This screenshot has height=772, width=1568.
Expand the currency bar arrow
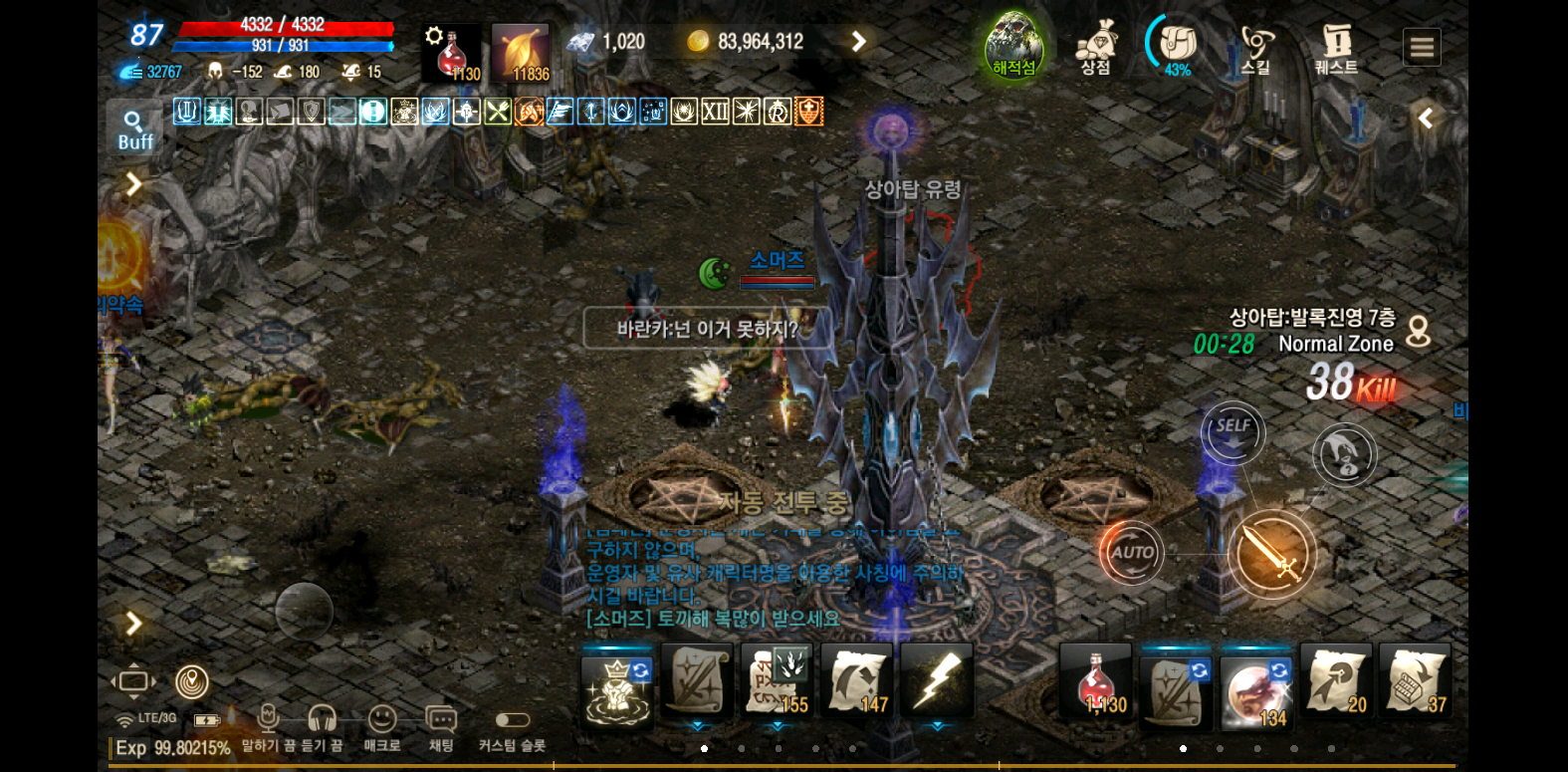pyautogui.click(x=858, y=41)
